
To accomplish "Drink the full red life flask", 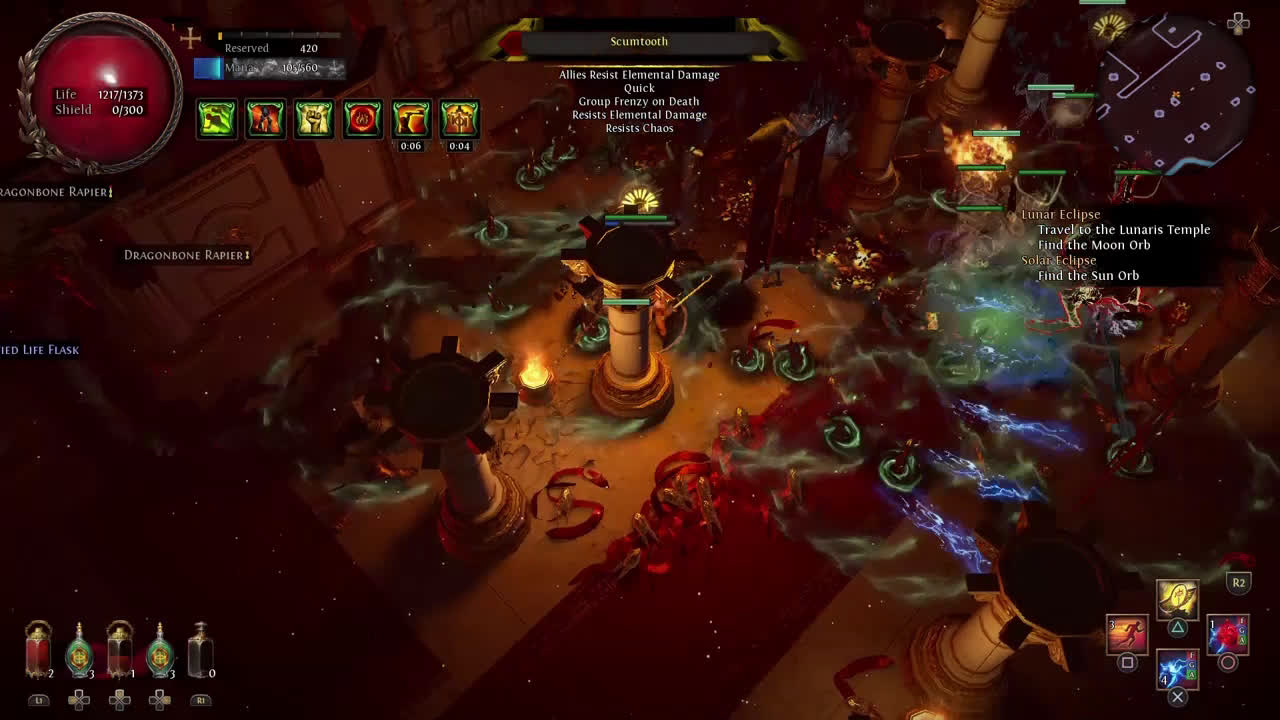I will tap(38, 651).
